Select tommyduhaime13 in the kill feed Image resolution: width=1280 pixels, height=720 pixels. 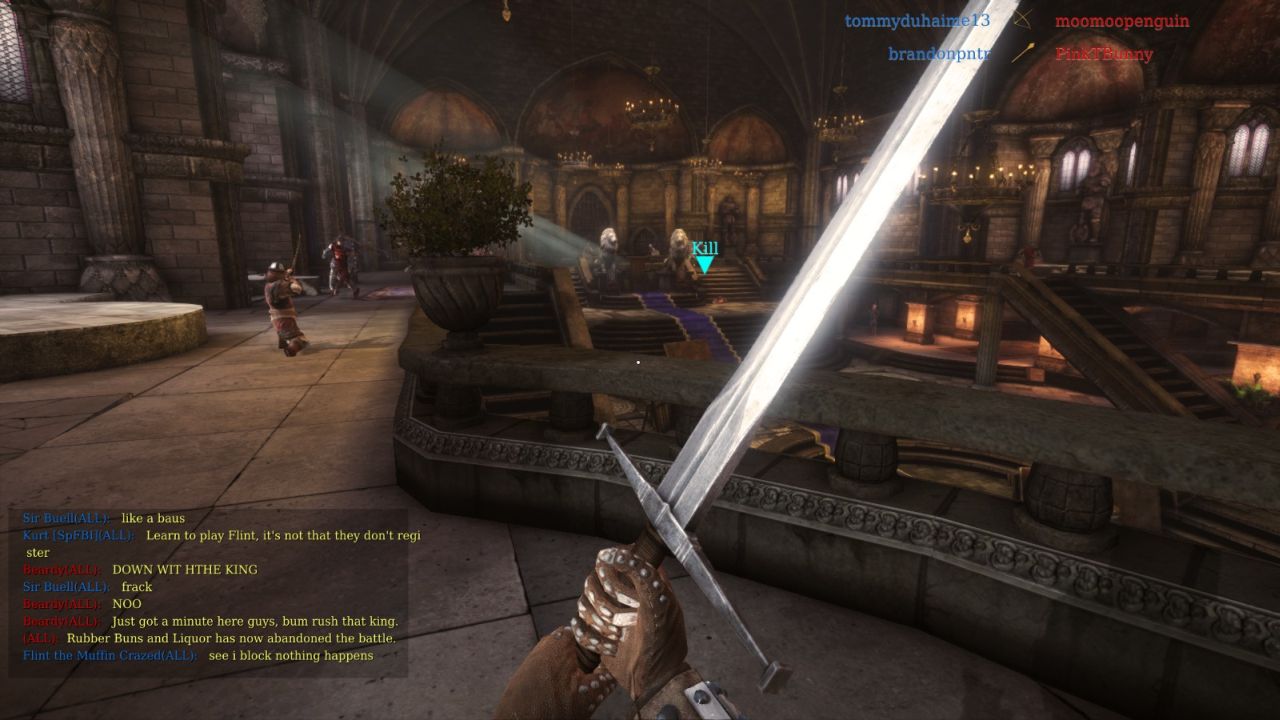(x=916, y=21)
